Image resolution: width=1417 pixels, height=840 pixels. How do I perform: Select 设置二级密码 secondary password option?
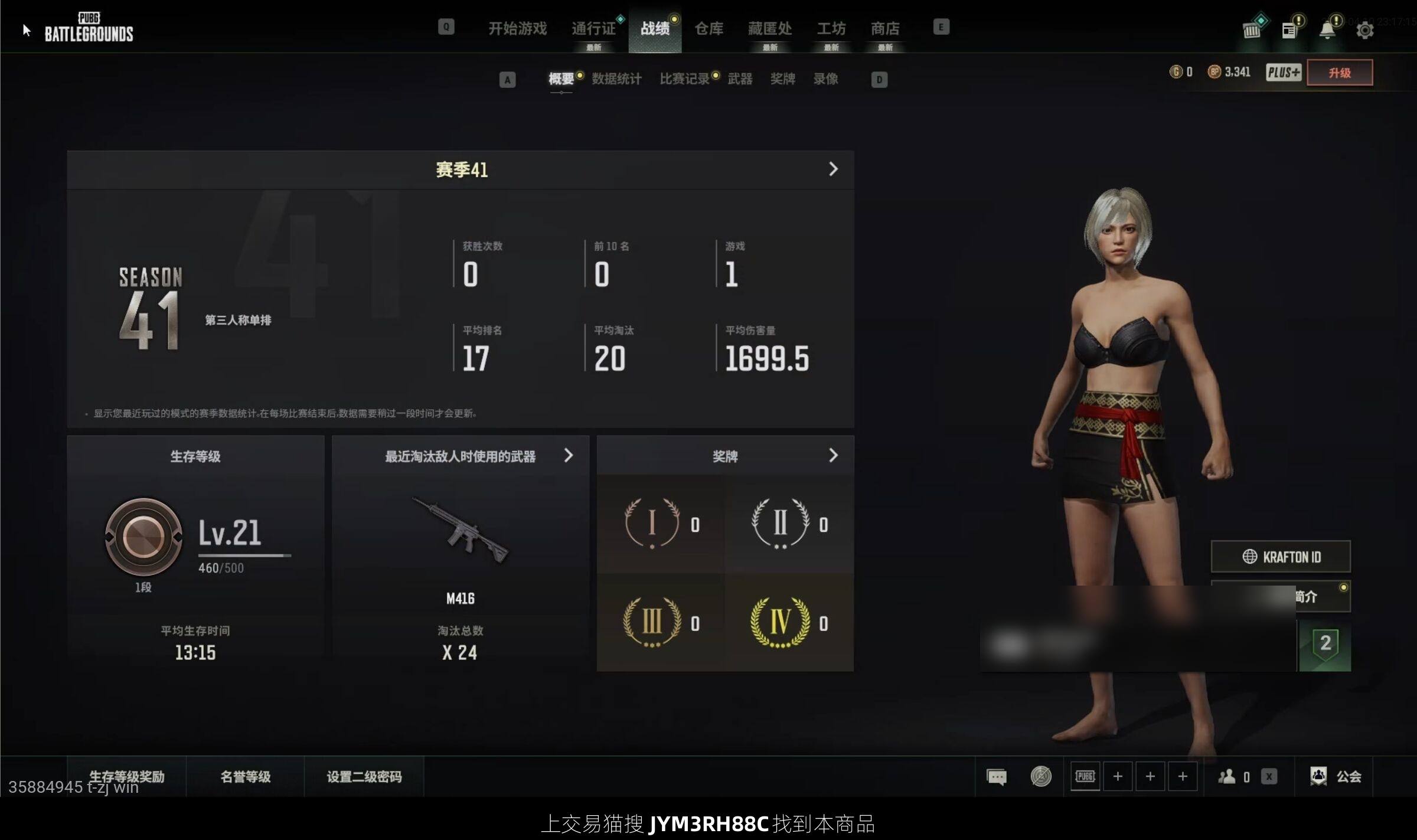(364, 776)
